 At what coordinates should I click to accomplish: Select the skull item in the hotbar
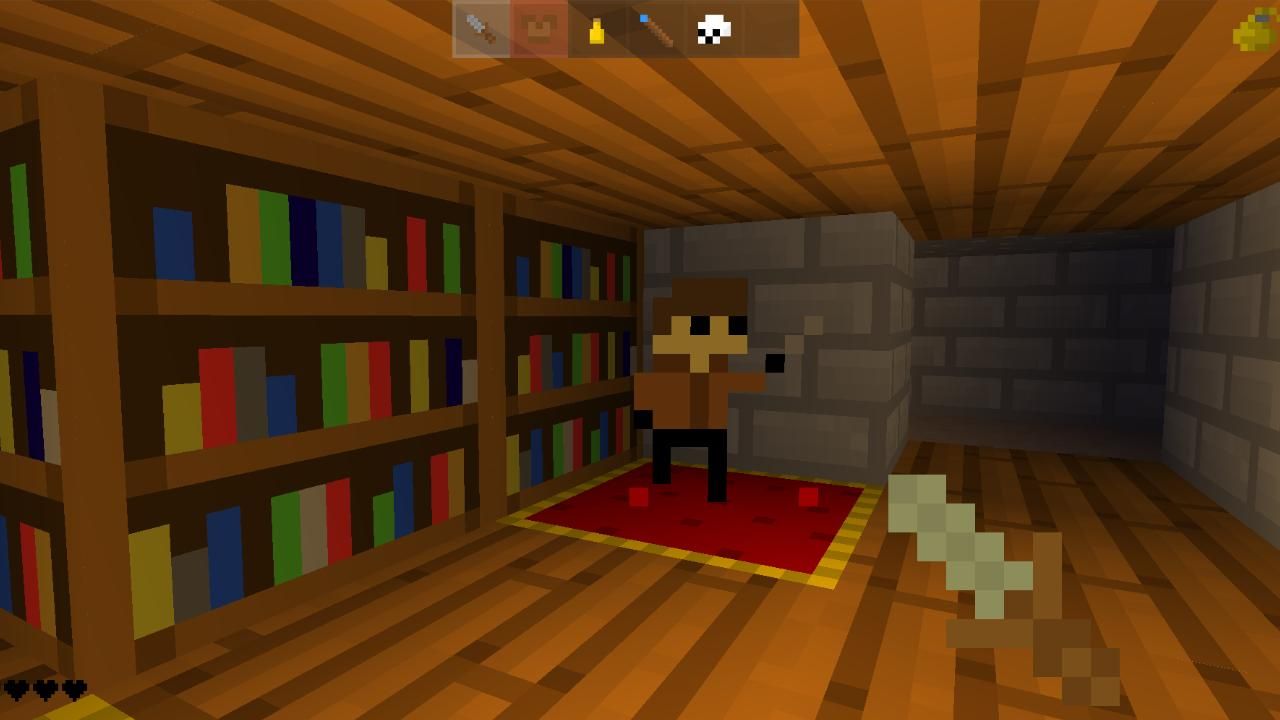coord(712,28)
